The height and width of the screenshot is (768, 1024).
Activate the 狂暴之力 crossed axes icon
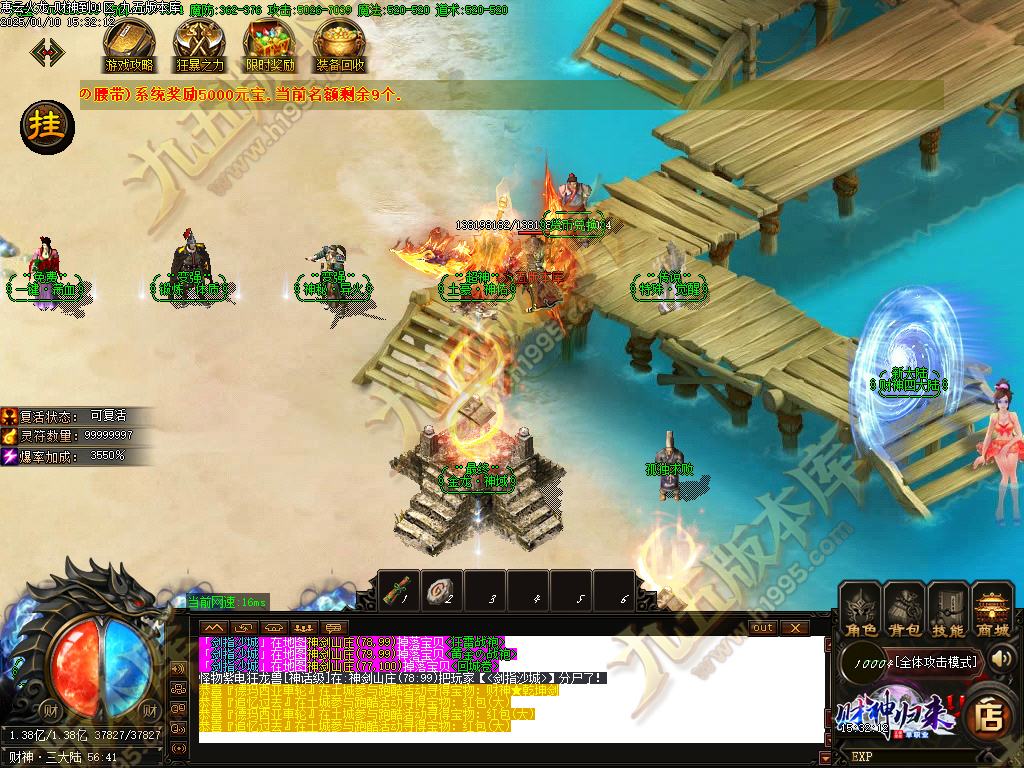(x=199, y=44)
